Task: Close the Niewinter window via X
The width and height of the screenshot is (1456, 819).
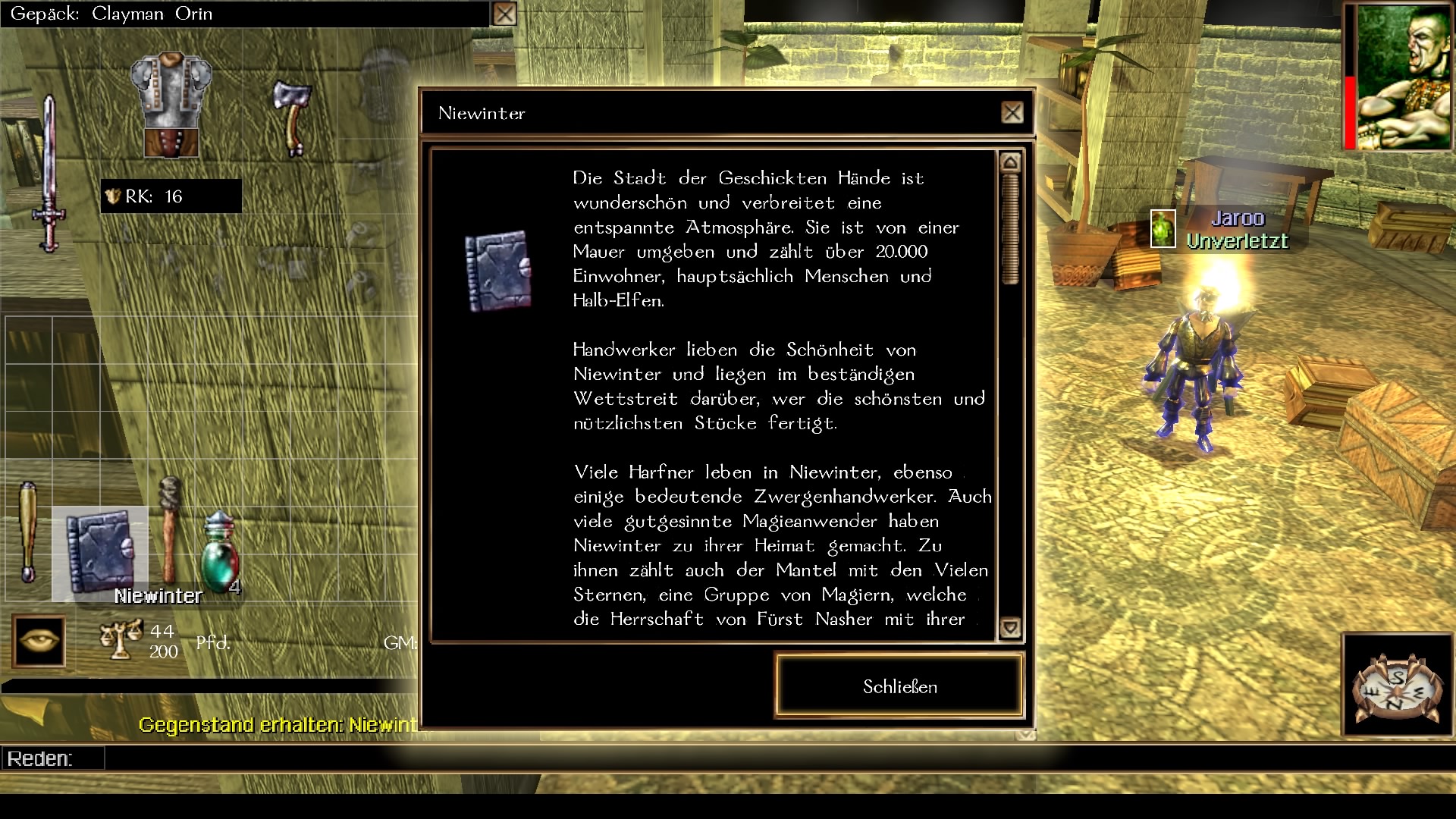Action: click(x=1012, y=113)
